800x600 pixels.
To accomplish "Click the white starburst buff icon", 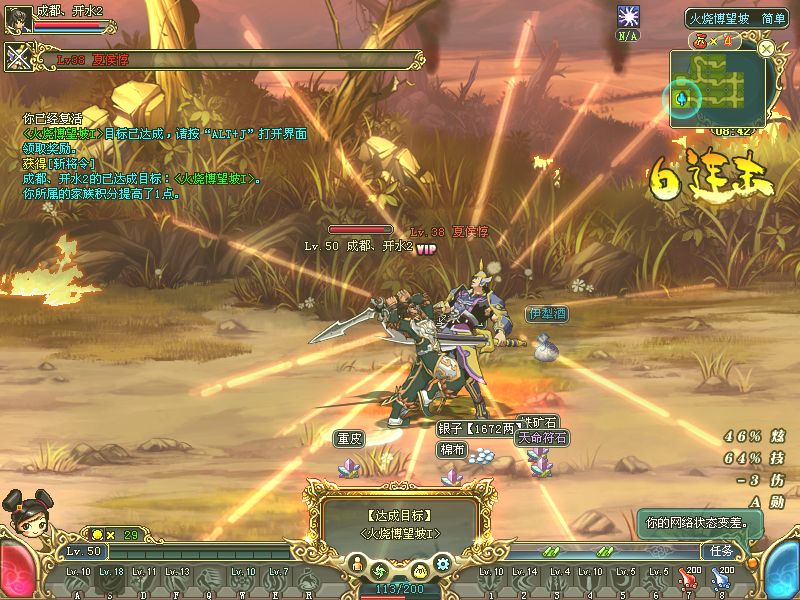I will pyautogui.click(x=628, y=17).
